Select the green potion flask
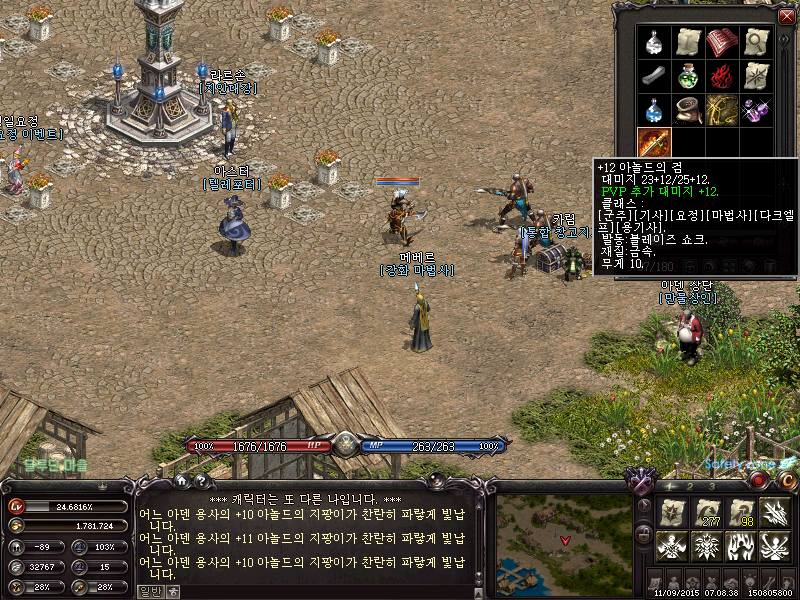The width and height of the screenshot is (800, 600). tap(687, 76)
